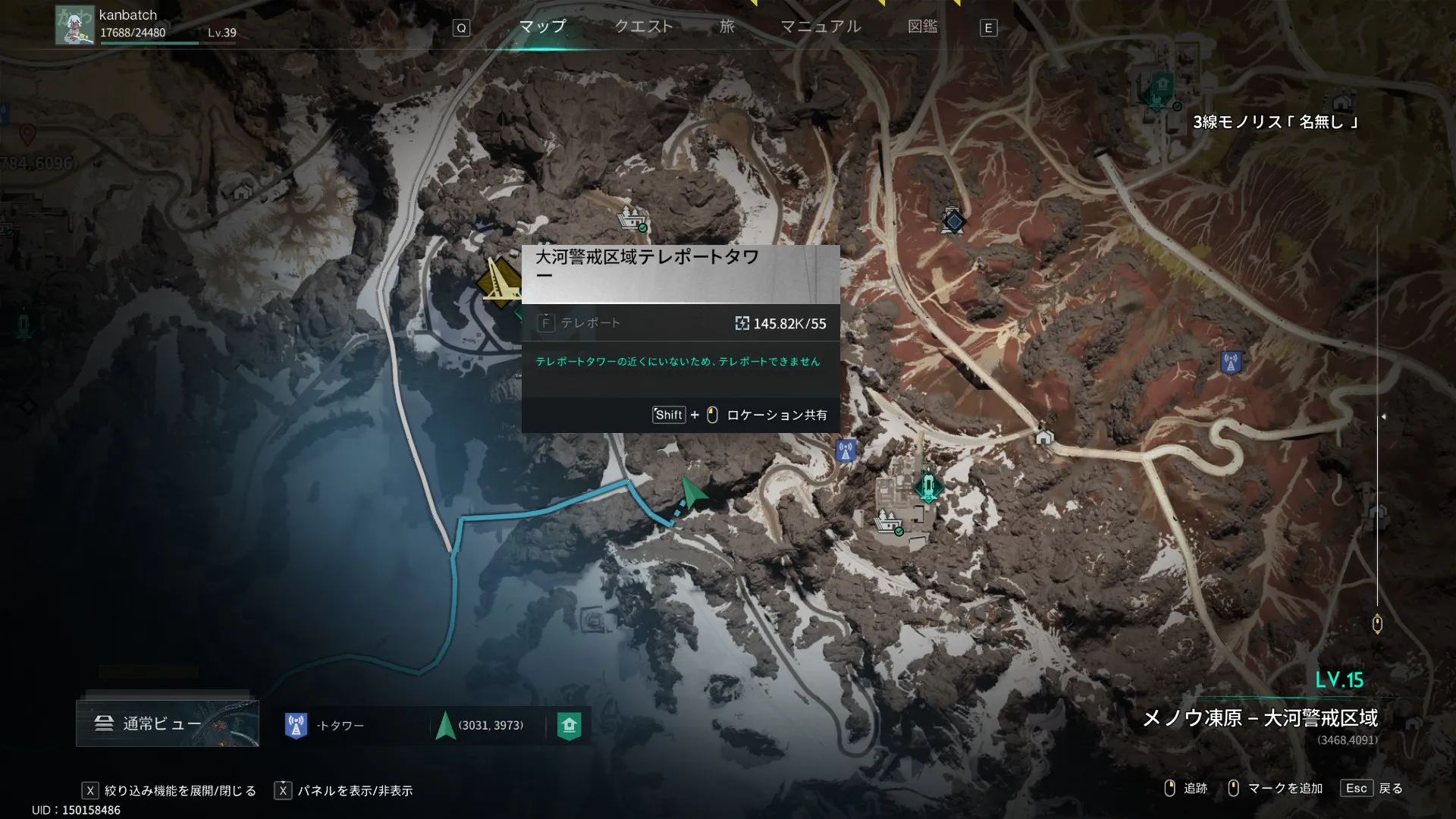This screenshot has height=819, width=1456.
Task: Share location via ロケーション共有
Action: 776,415
